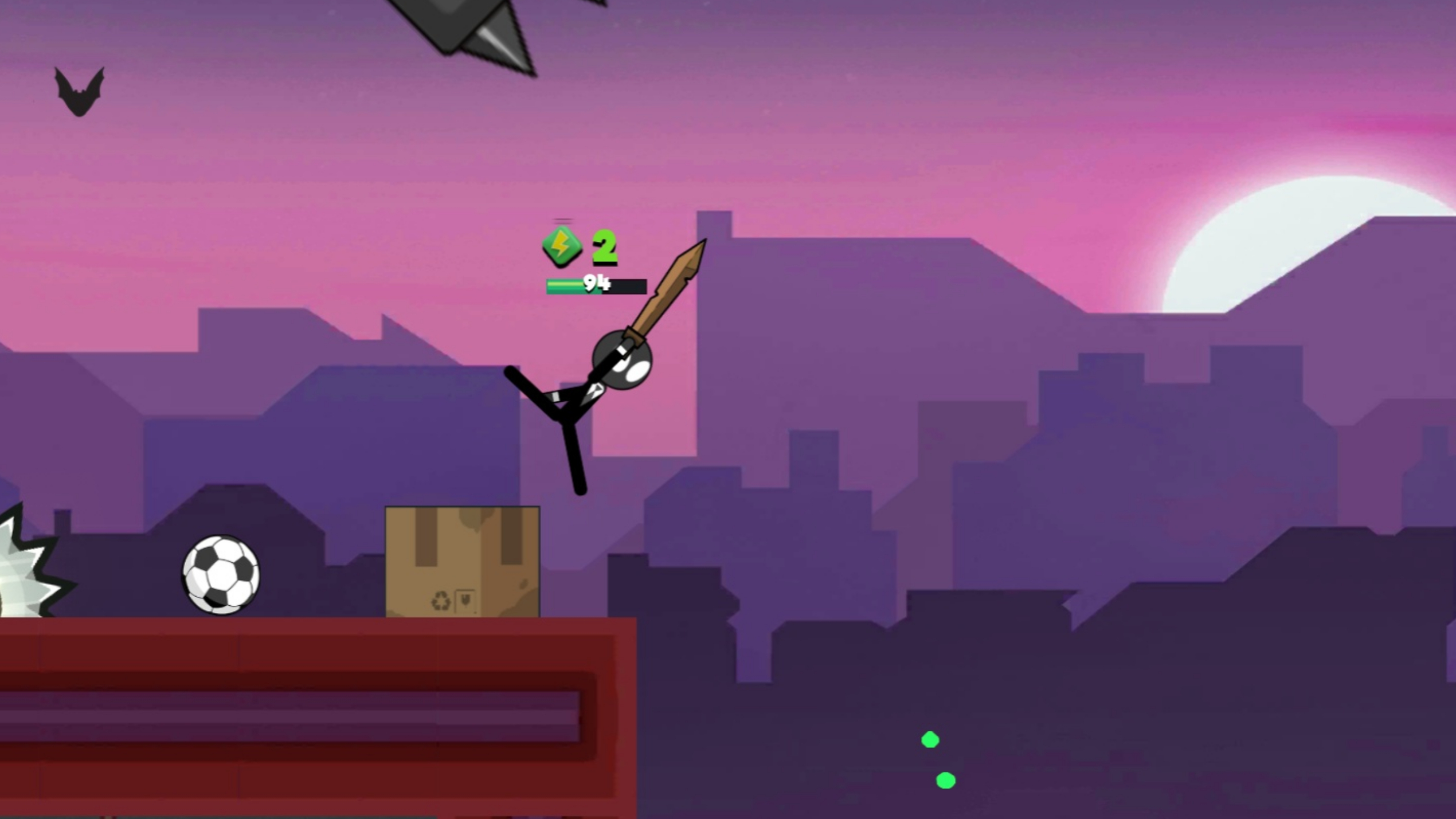Select the number 94 health label
Image resolution: width=1456 pixels, height=819 pixels.
597,283
